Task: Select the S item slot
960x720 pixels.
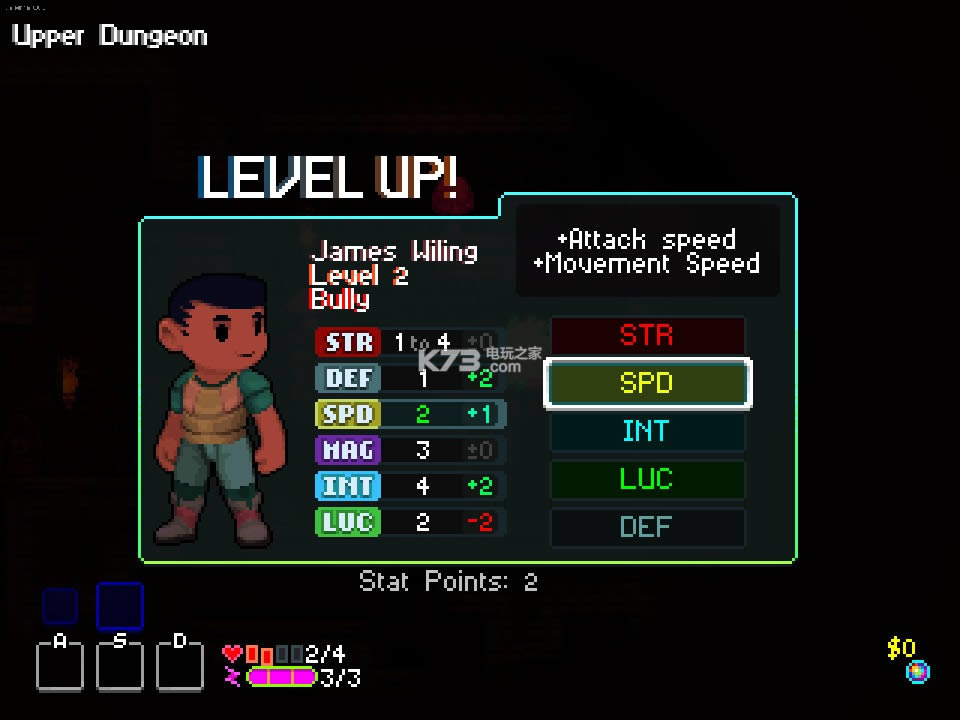Action: pos(120,663)
